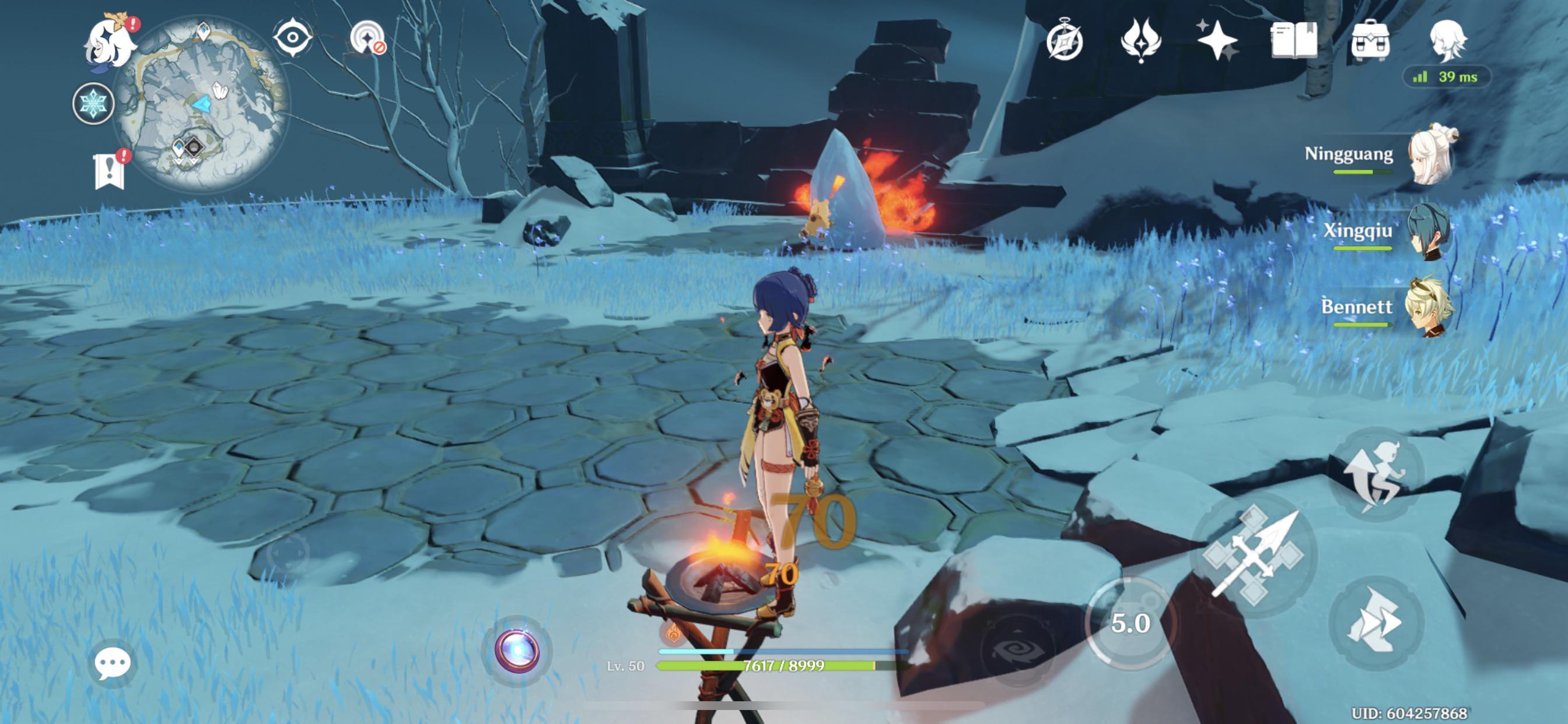The width and height of the screenshot is (1568, 724).
Task: Attack with the polearm button
Action: point(1254,555)
